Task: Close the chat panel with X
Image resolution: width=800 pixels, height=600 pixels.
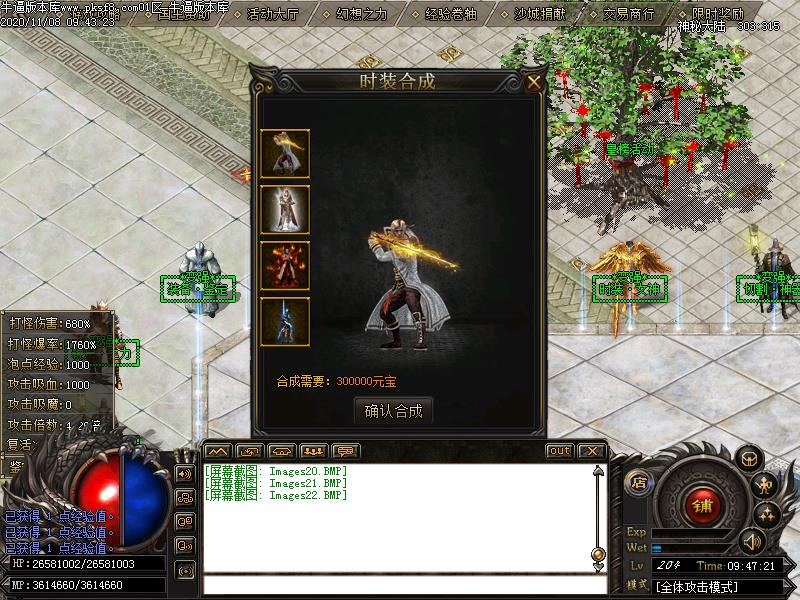Action: [591, 451]
